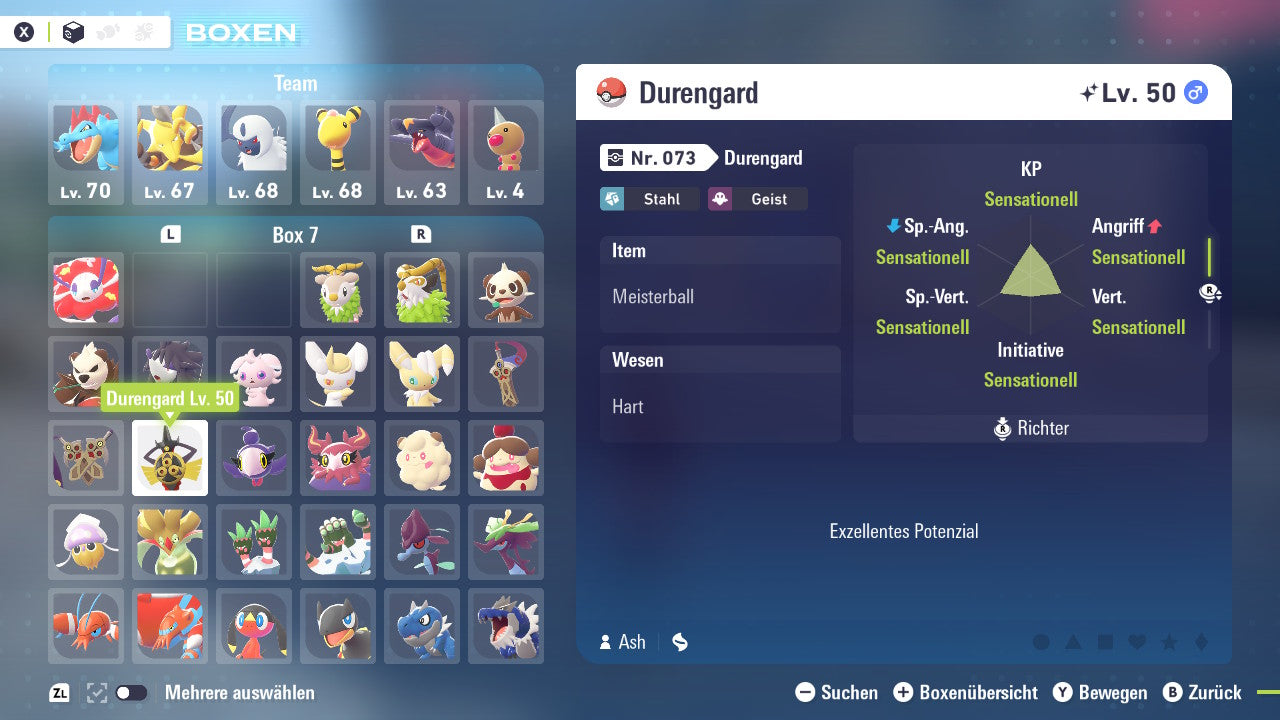
Task: Toggle the star marking for Durengard
Action: click(1169, 643)
